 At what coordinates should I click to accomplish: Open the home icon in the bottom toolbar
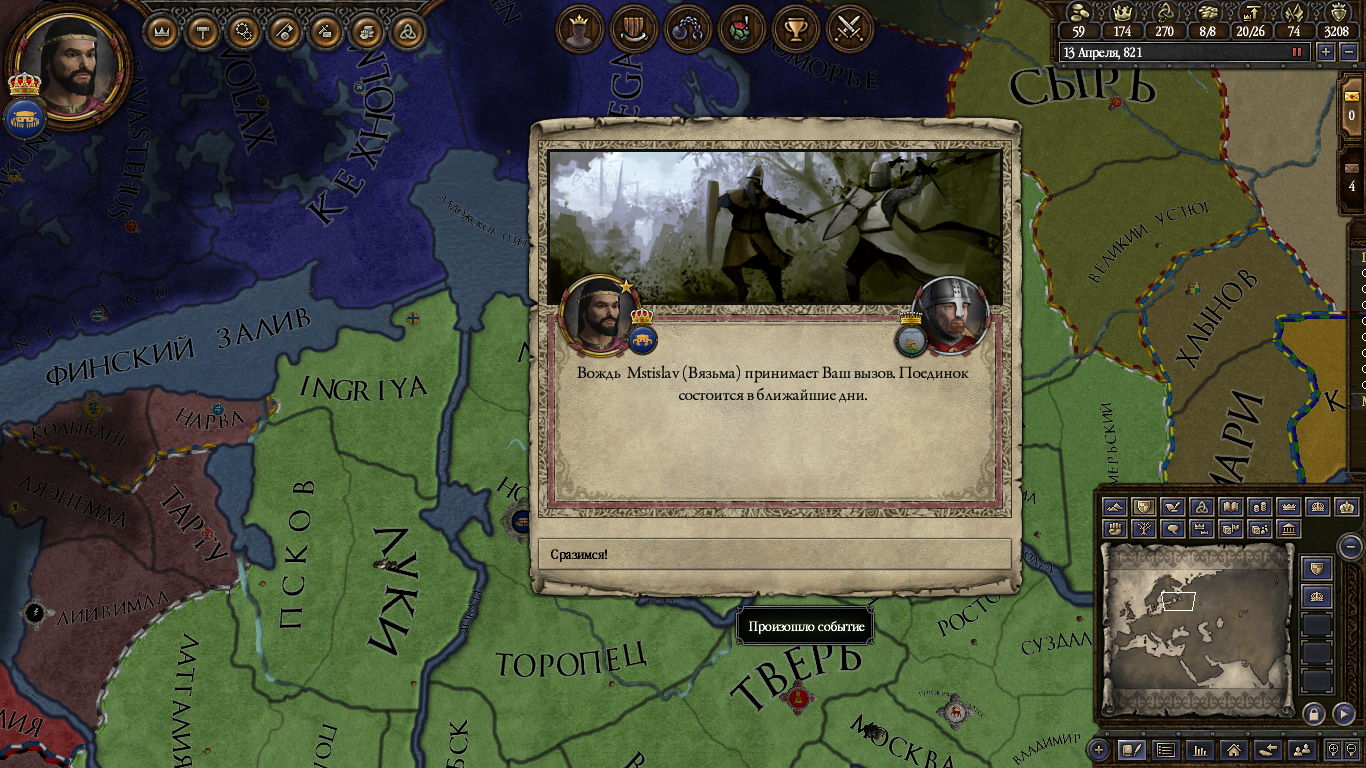tap(1233, 749)
